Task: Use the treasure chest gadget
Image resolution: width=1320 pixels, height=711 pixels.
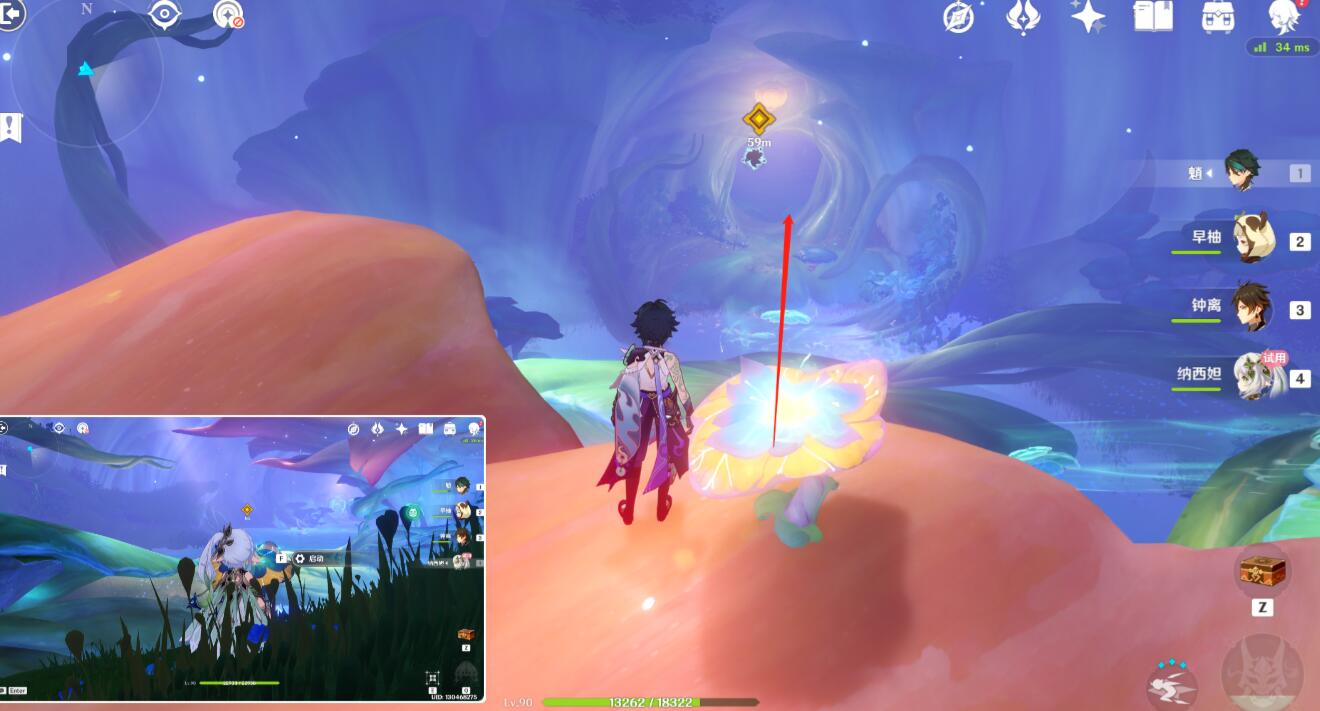Action: click(1262, 572)
